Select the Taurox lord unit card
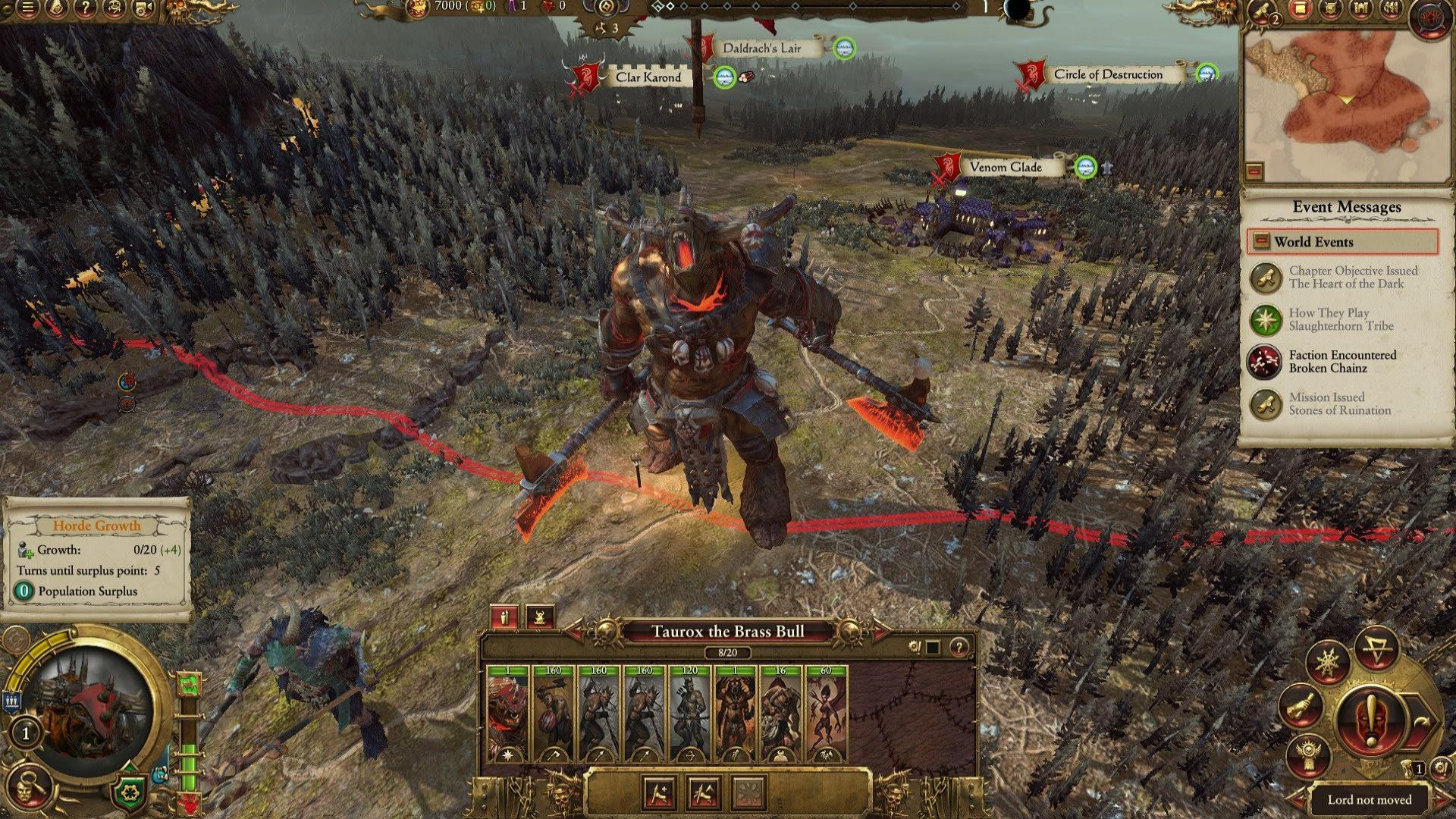Screen dimensions: 1456x819 tap(508, 714)
